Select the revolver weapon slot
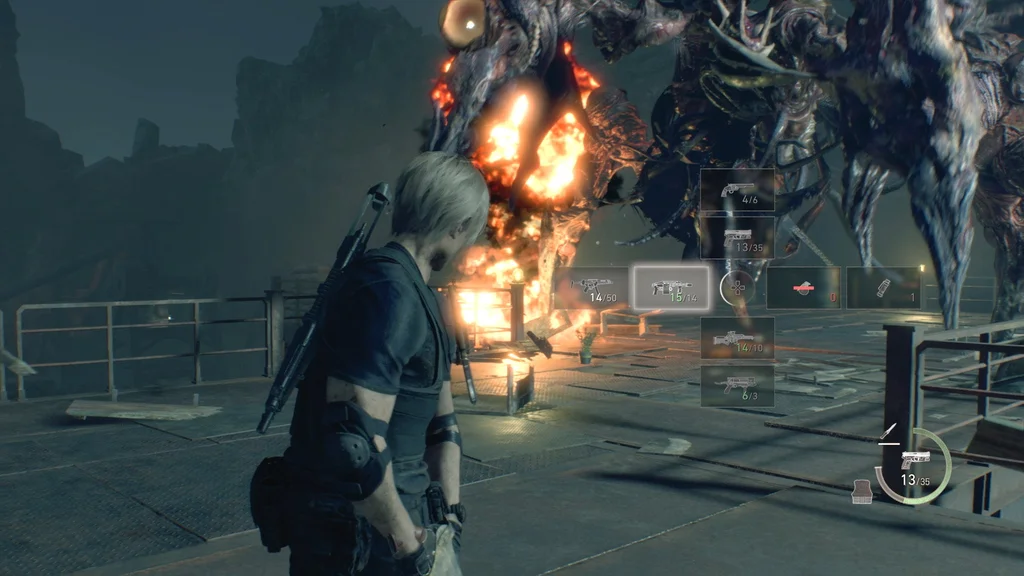Image resolution: width=1024 pixels, height=576 pixels. click(x=737, y=190)
